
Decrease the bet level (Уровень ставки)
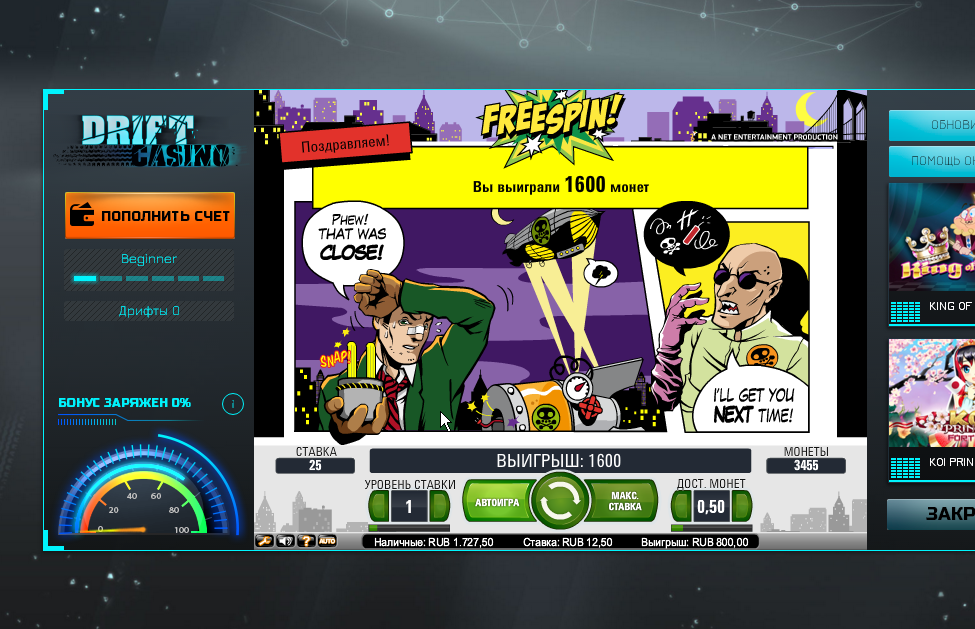[377, 506]
